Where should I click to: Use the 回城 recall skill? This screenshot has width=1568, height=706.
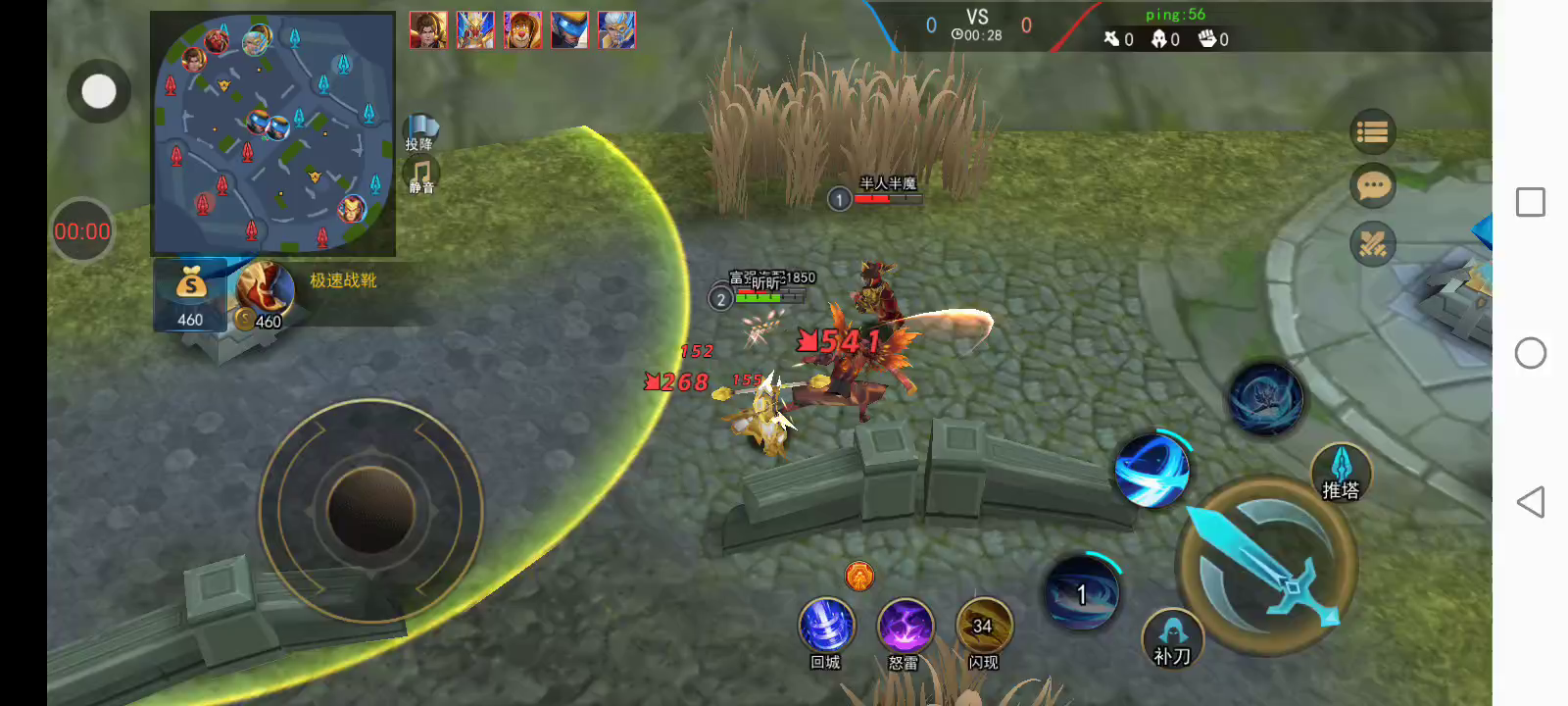tap(826, 626)
